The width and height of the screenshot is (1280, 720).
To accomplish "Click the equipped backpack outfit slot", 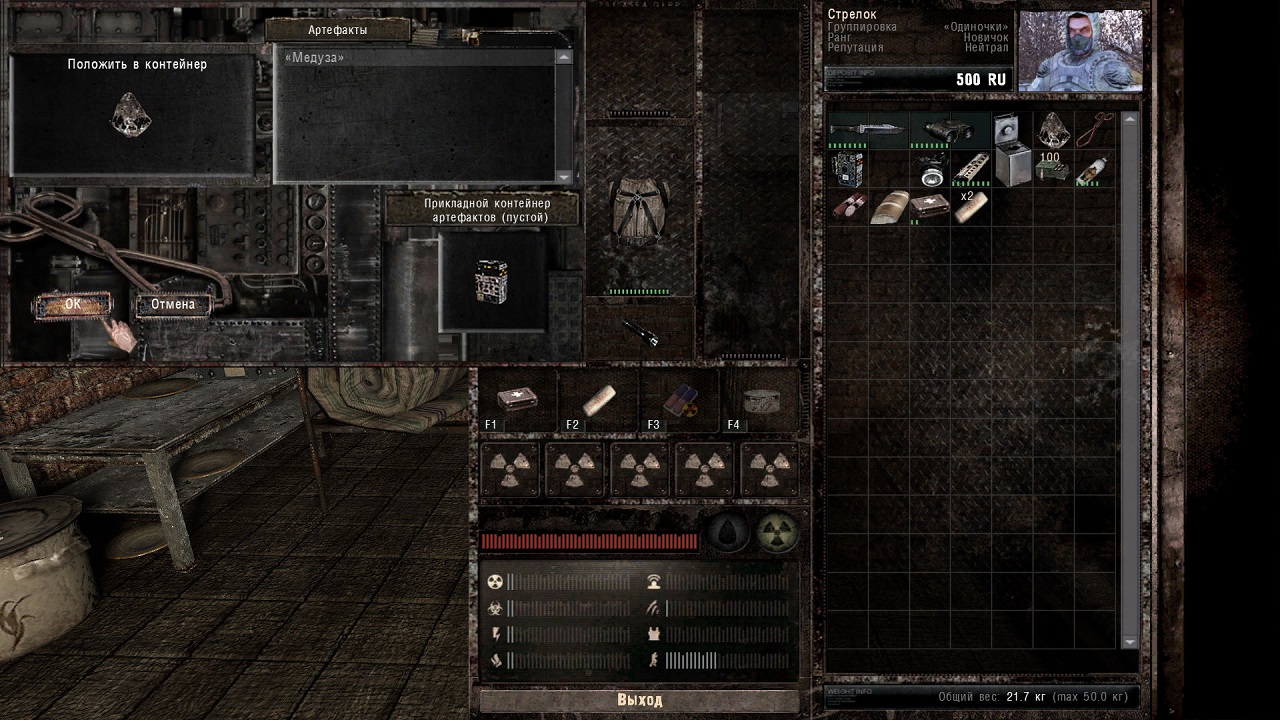I will click(x=640, y=212).
